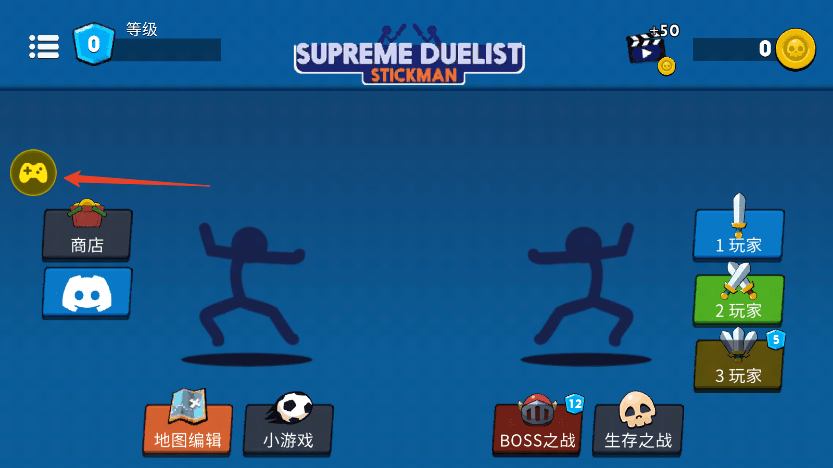
Task: Start 生存之战 survival mode
Action: [638, 428]
